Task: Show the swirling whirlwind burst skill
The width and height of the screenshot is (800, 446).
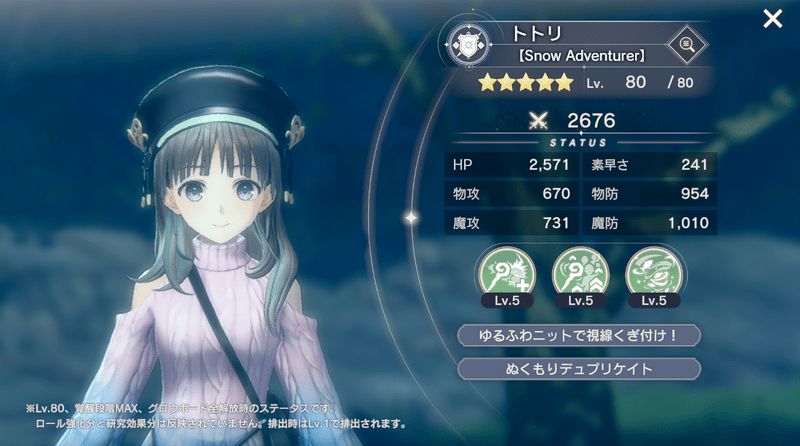Action: tap(651, 273)
